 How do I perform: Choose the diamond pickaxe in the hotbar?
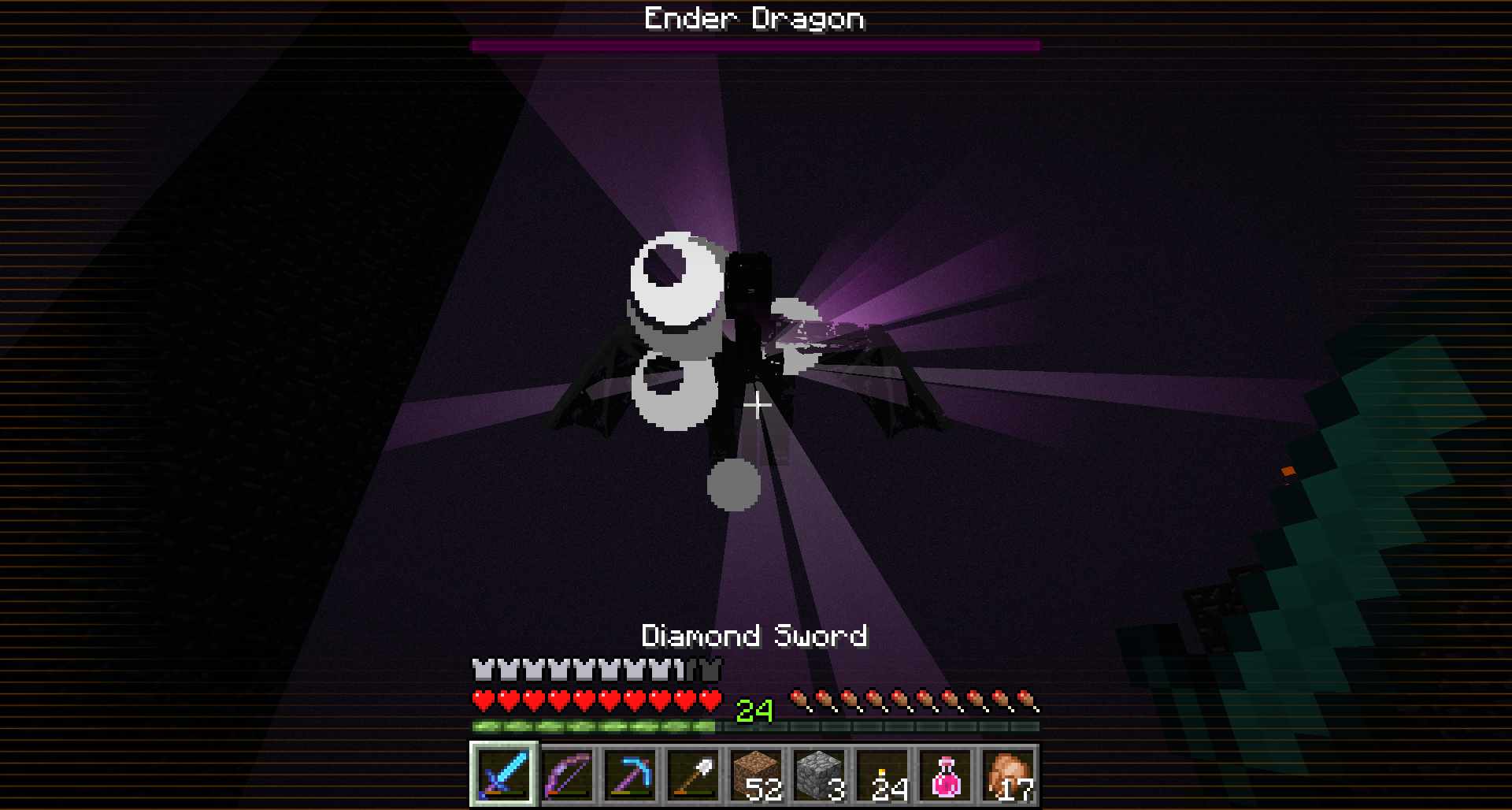[x=630, y=775]
